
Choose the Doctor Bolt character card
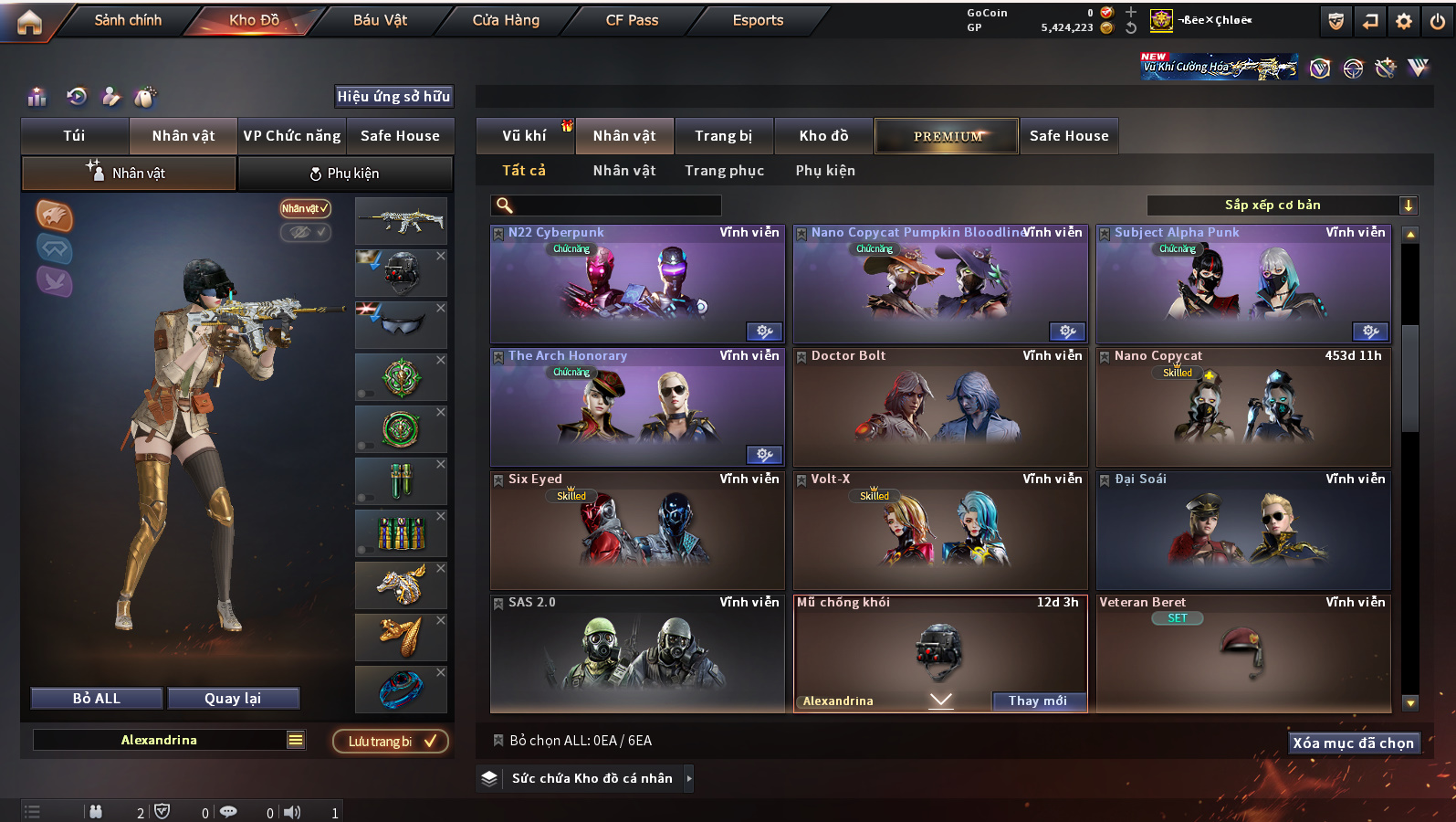click(x=940, y=407)
